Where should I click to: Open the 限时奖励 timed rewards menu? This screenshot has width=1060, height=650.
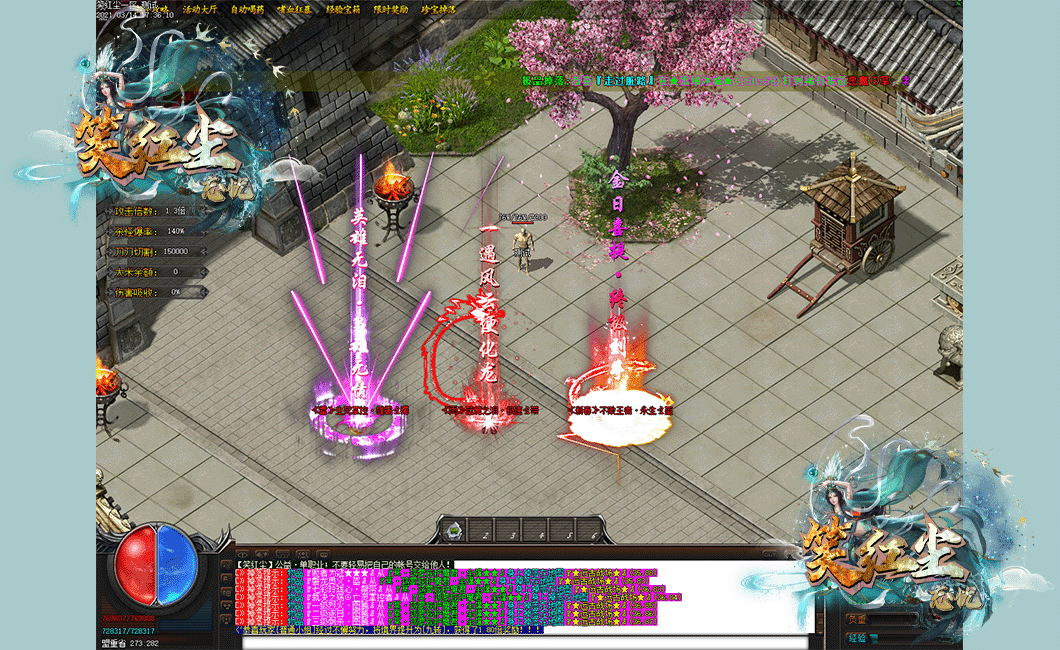point(391,9)
